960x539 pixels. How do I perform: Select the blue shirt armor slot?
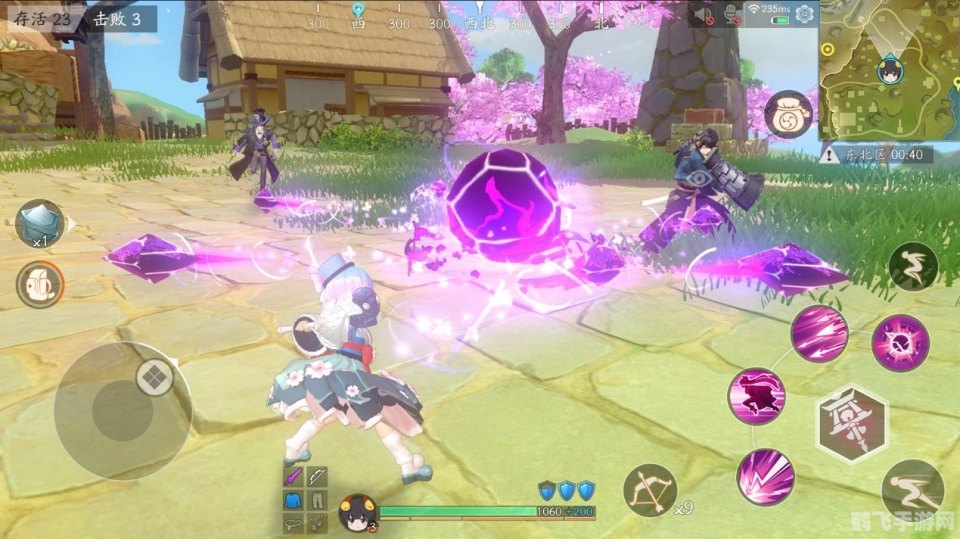point(292,500)
